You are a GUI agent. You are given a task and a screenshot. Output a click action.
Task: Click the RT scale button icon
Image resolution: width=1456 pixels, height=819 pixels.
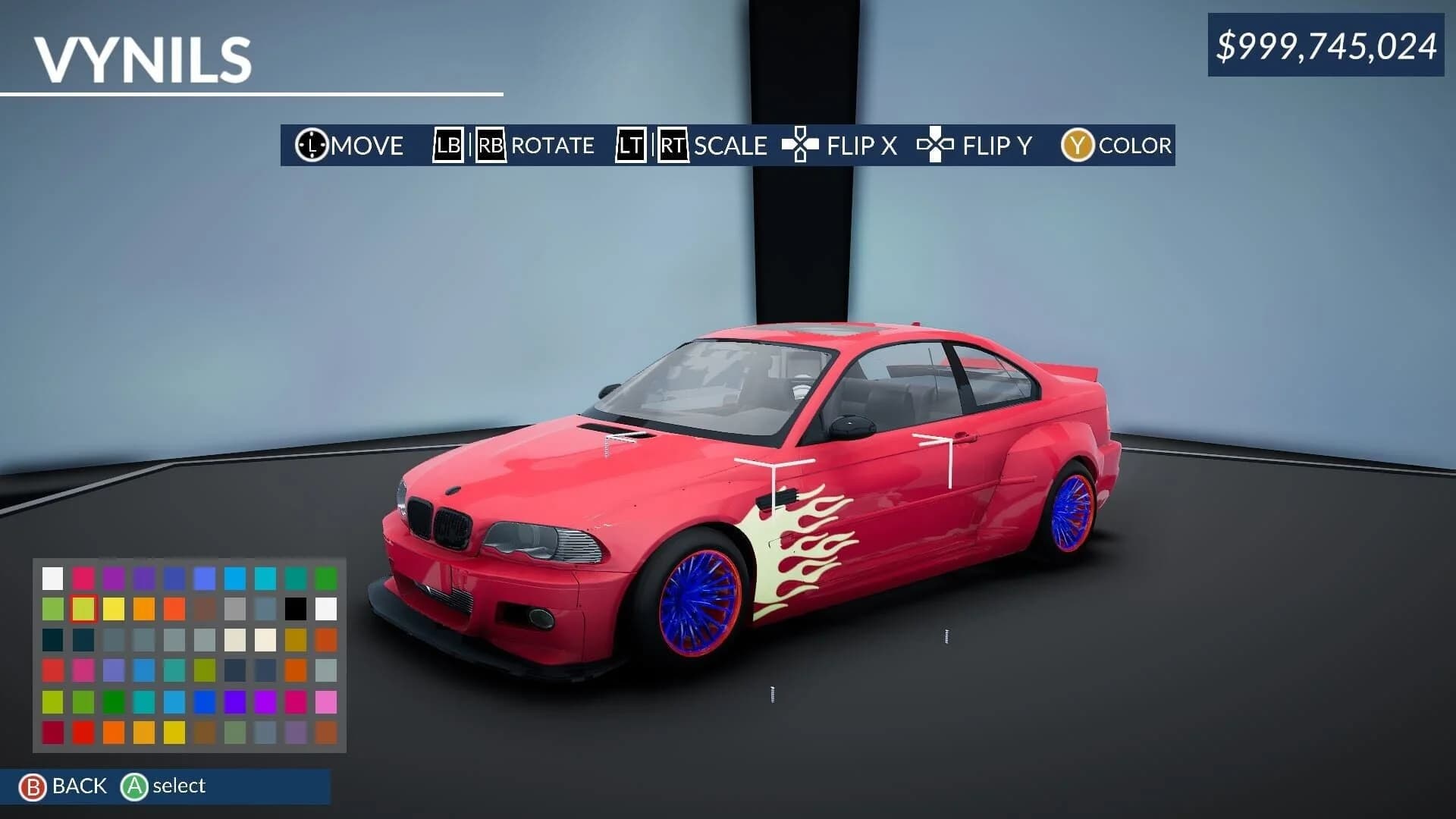click(673, 146)
